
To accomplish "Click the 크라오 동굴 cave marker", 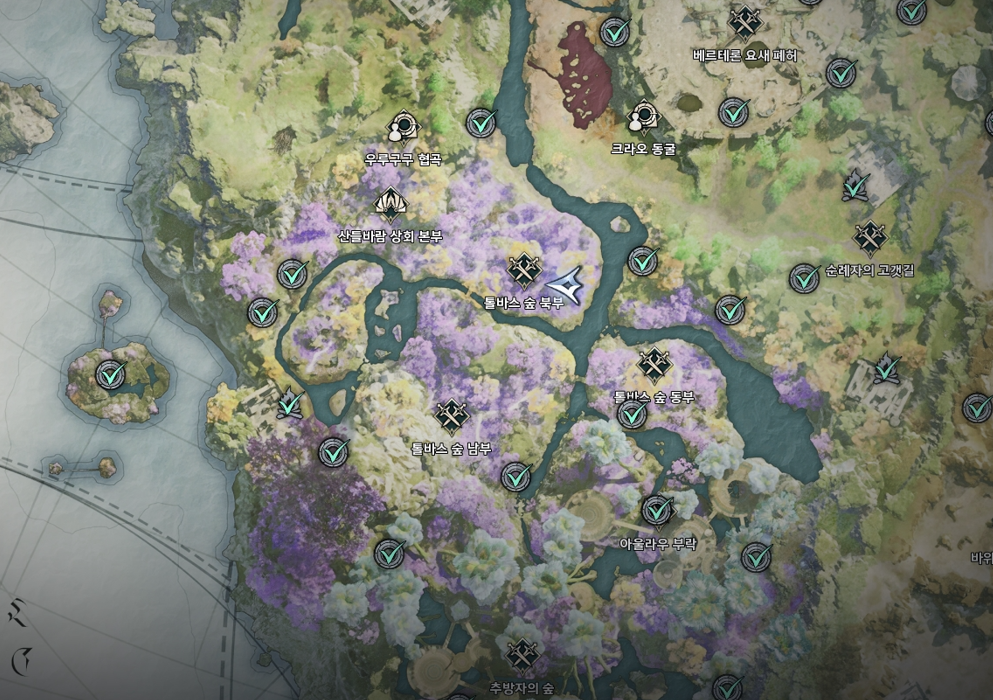I will (643, 118).
